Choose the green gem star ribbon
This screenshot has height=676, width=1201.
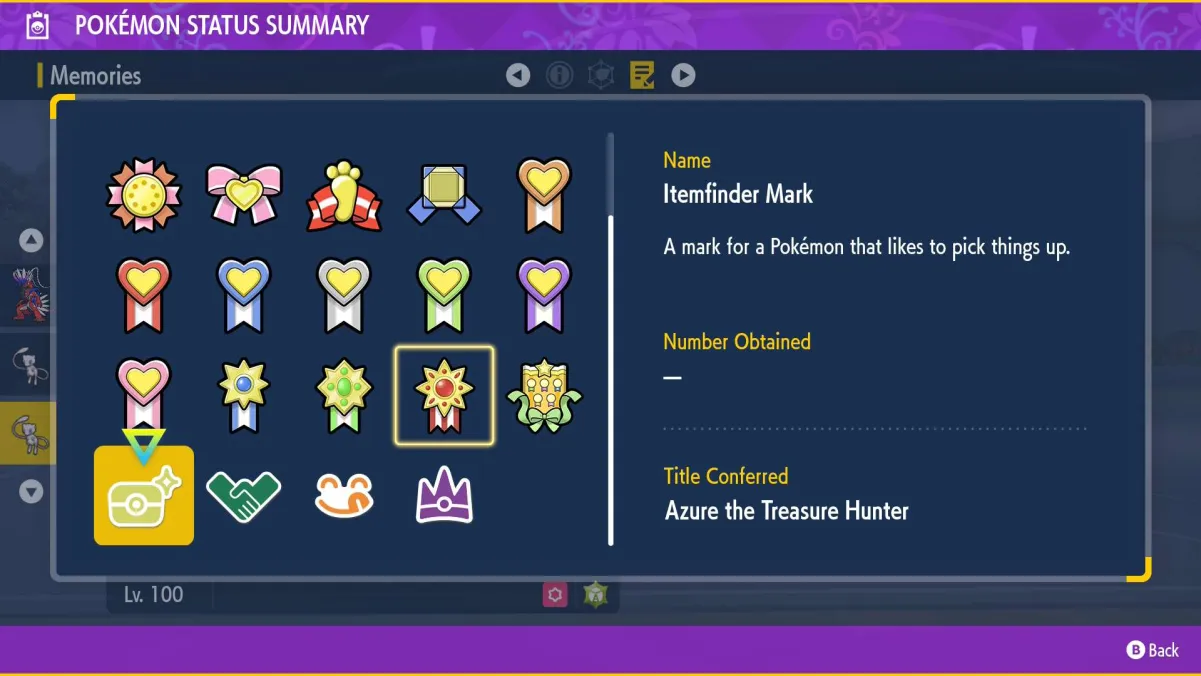point(344,396)
